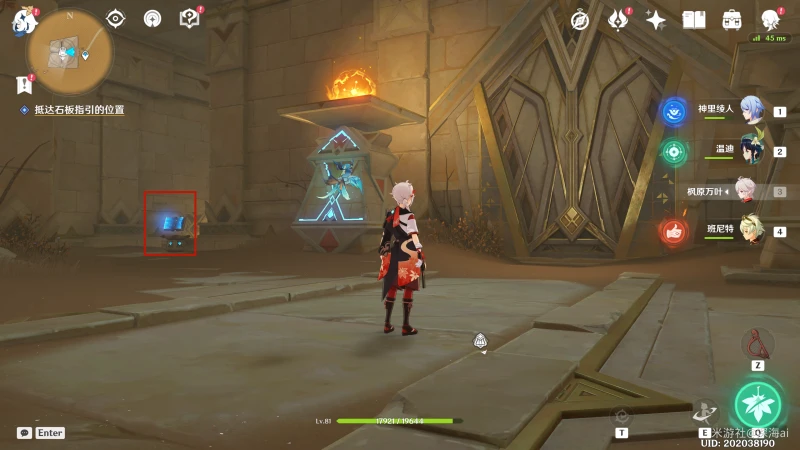This screenshot has width=800, height=450.
Task: Open the Paimon menu
Action: [20, 22]
